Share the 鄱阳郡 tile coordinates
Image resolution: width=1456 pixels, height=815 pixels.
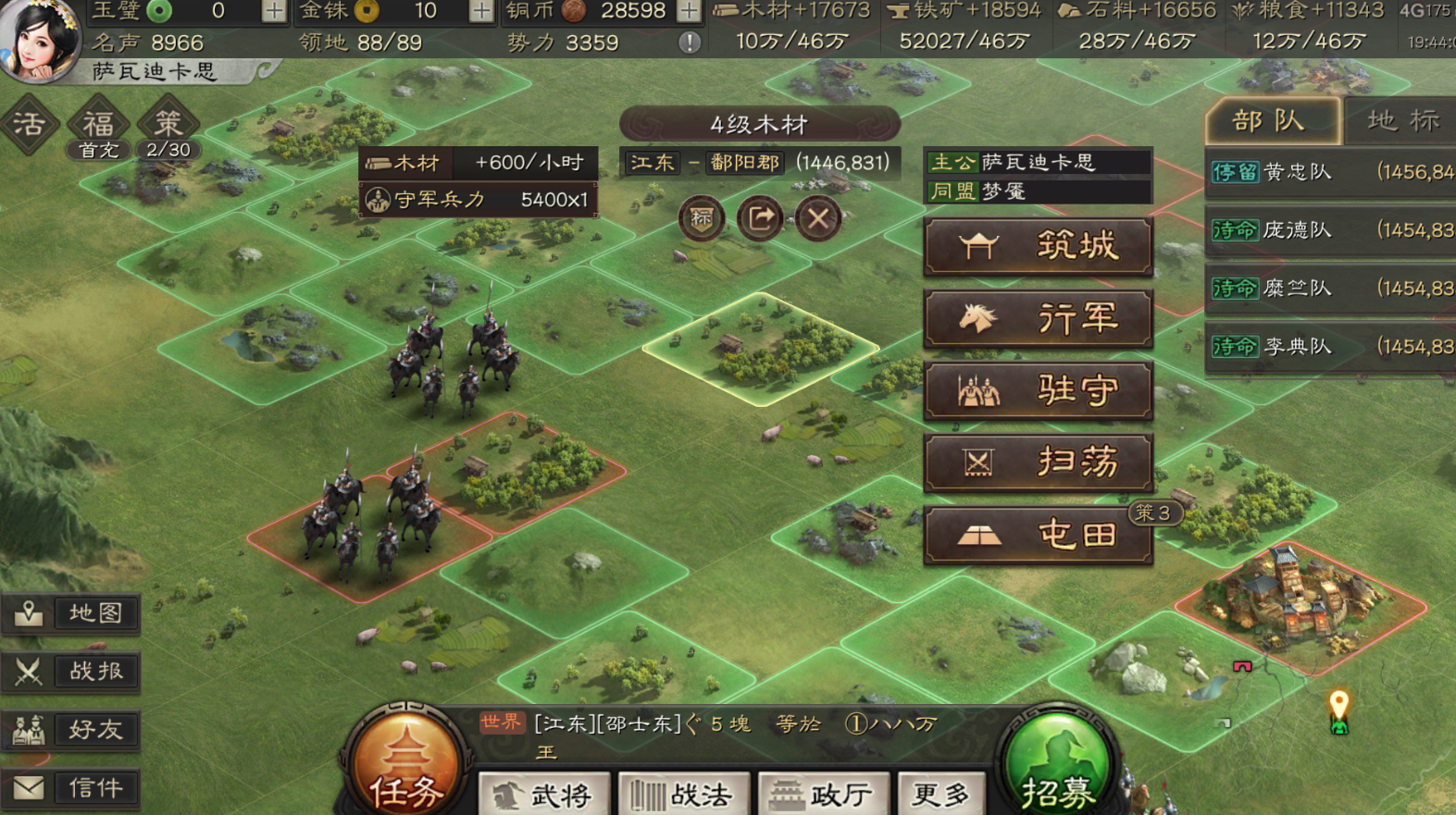coord(759,219)
